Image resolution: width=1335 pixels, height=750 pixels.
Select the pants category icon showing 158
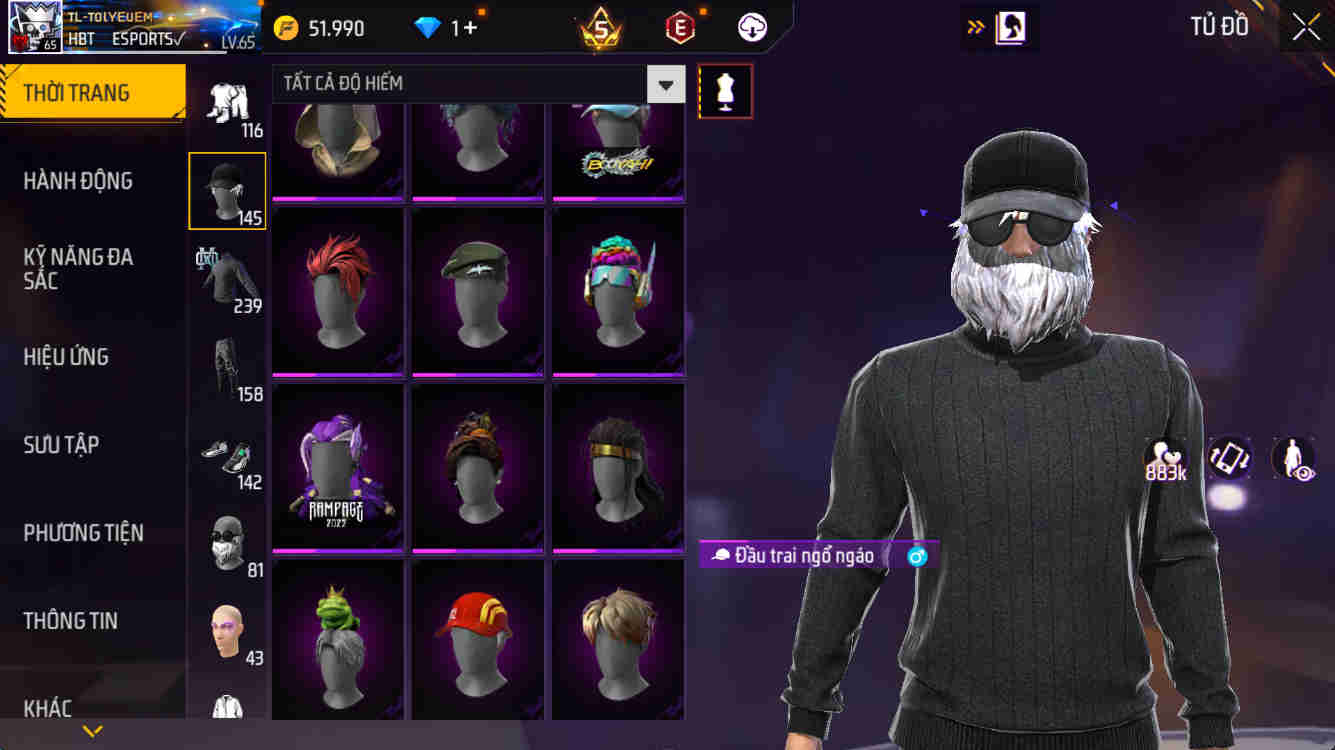pos(227,365)
